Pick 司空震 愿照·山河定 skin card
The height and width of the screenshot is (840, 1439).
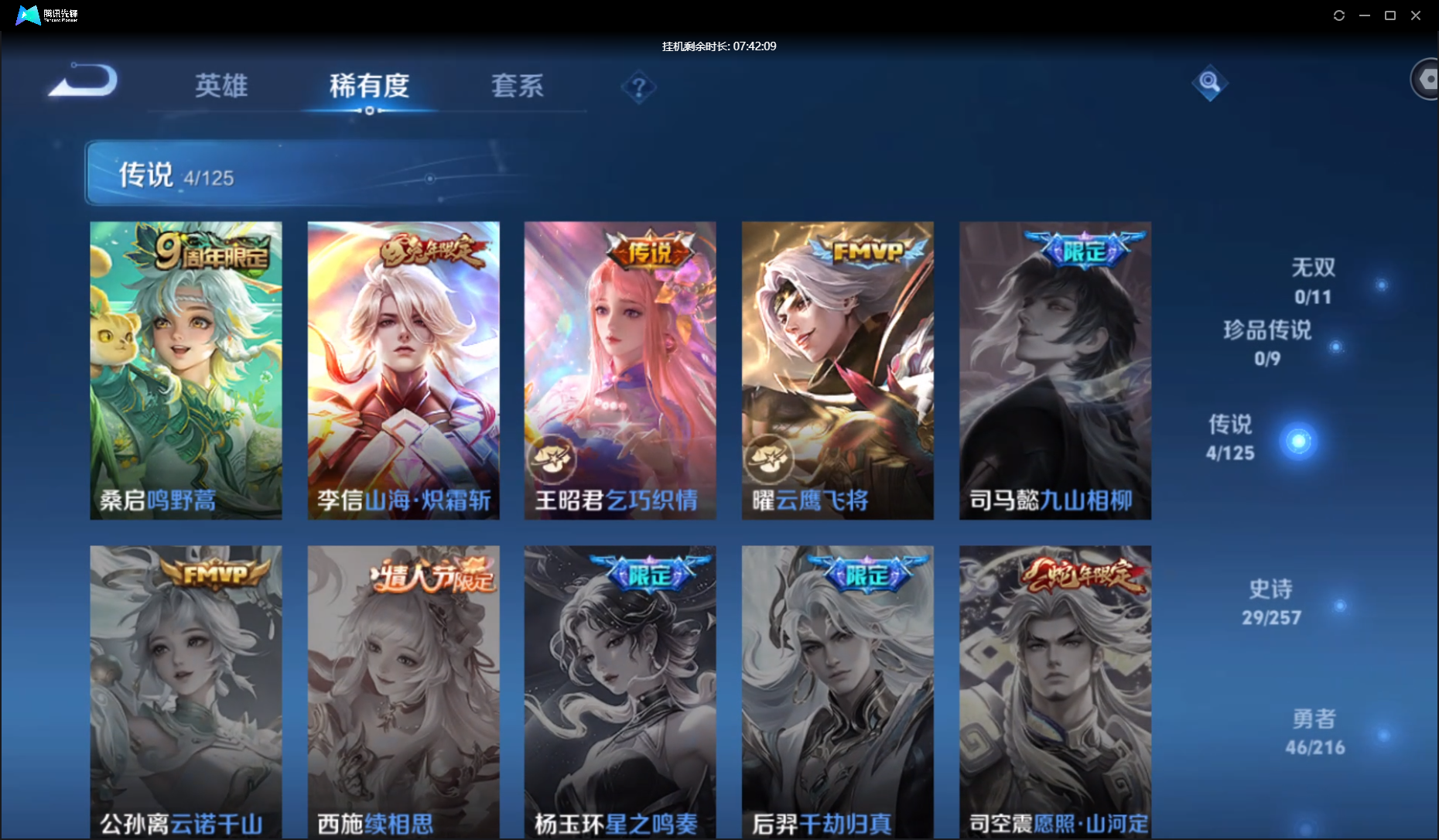click(x=1054, y=692)
